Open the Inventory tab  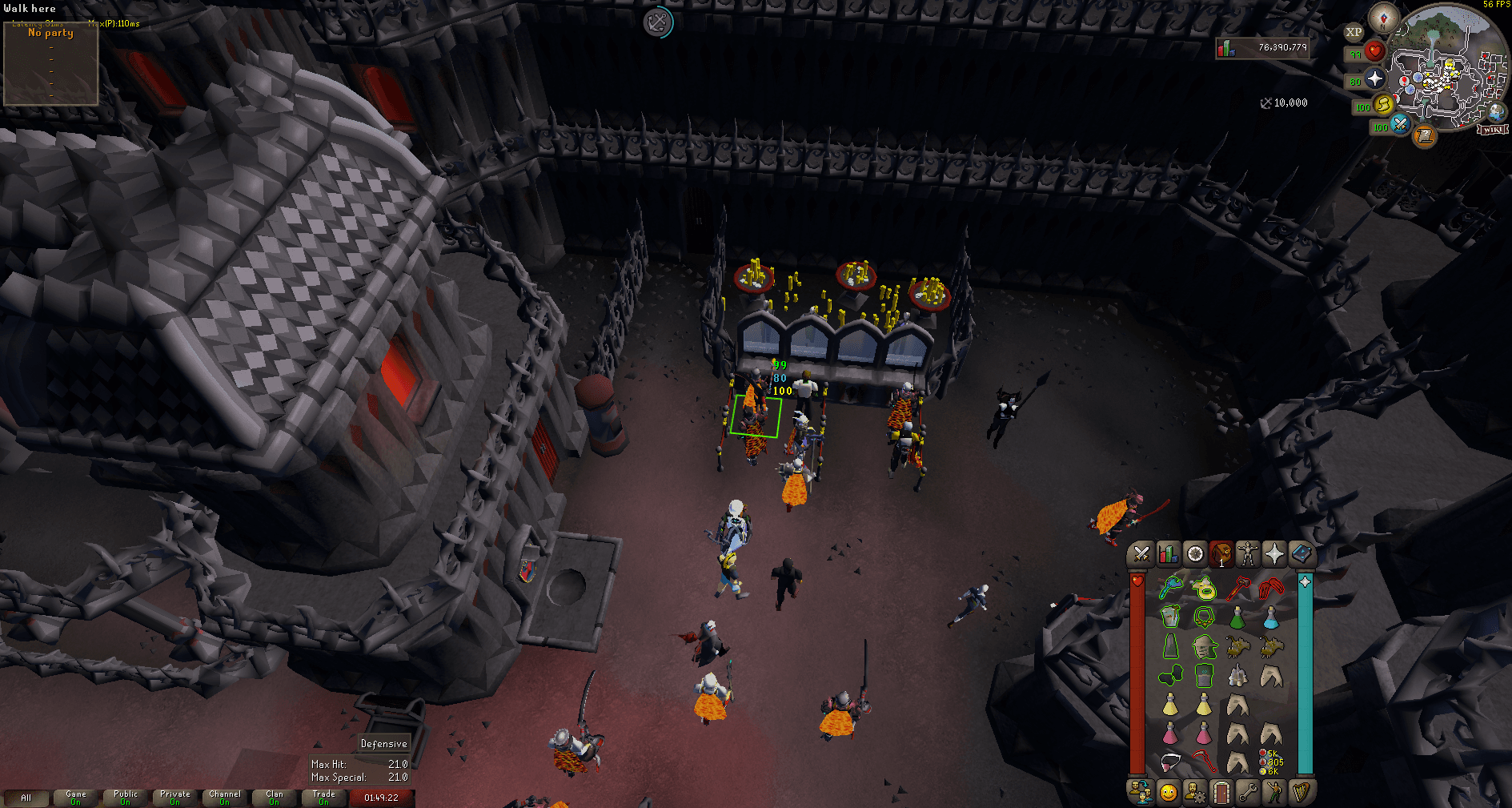click(x=1221, y=552)
